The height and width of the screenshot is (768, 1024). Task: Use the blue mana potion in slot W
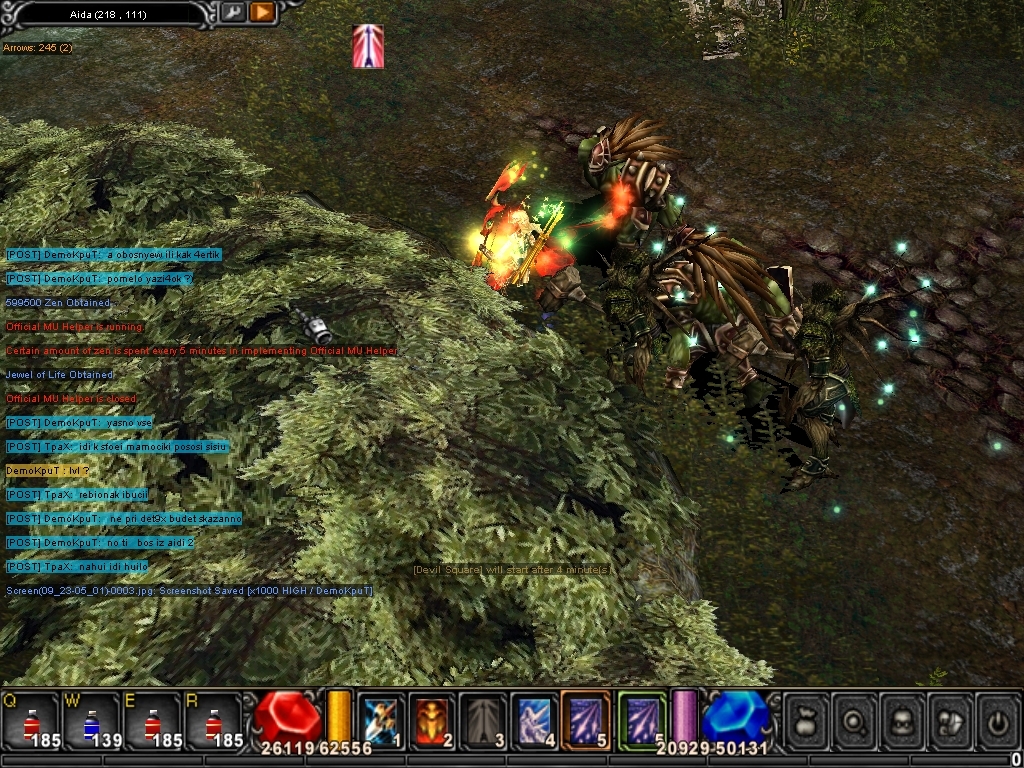coord(91,720)
